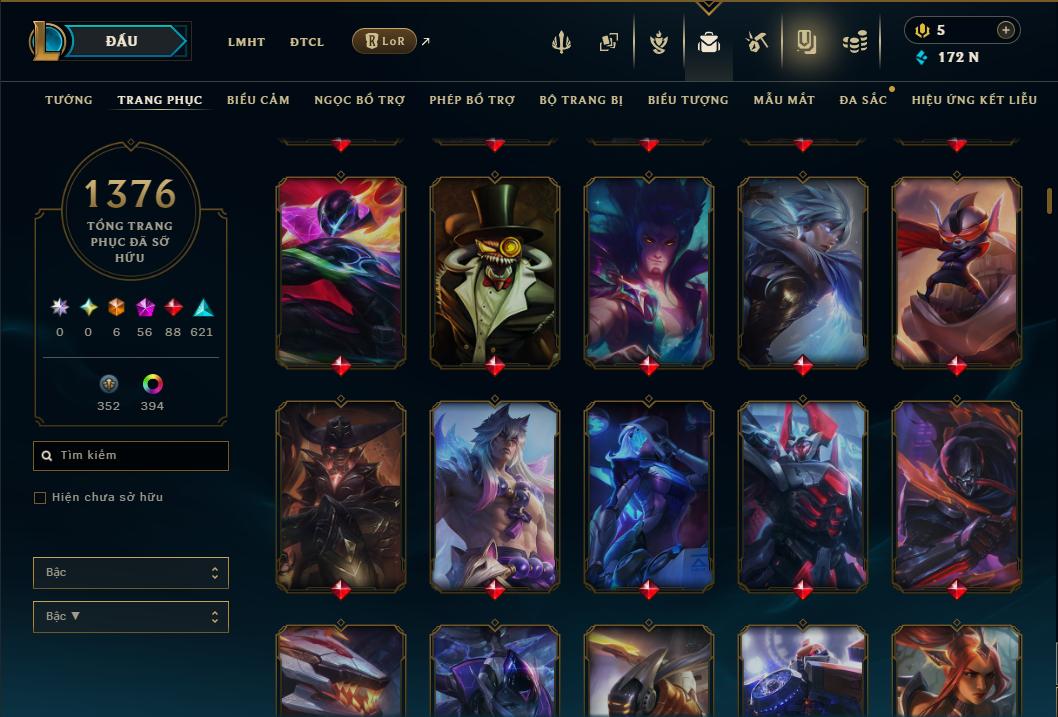Open the ĐA SẮC tab
Viewport: 1058px width, 717px height.
(863, 100)
